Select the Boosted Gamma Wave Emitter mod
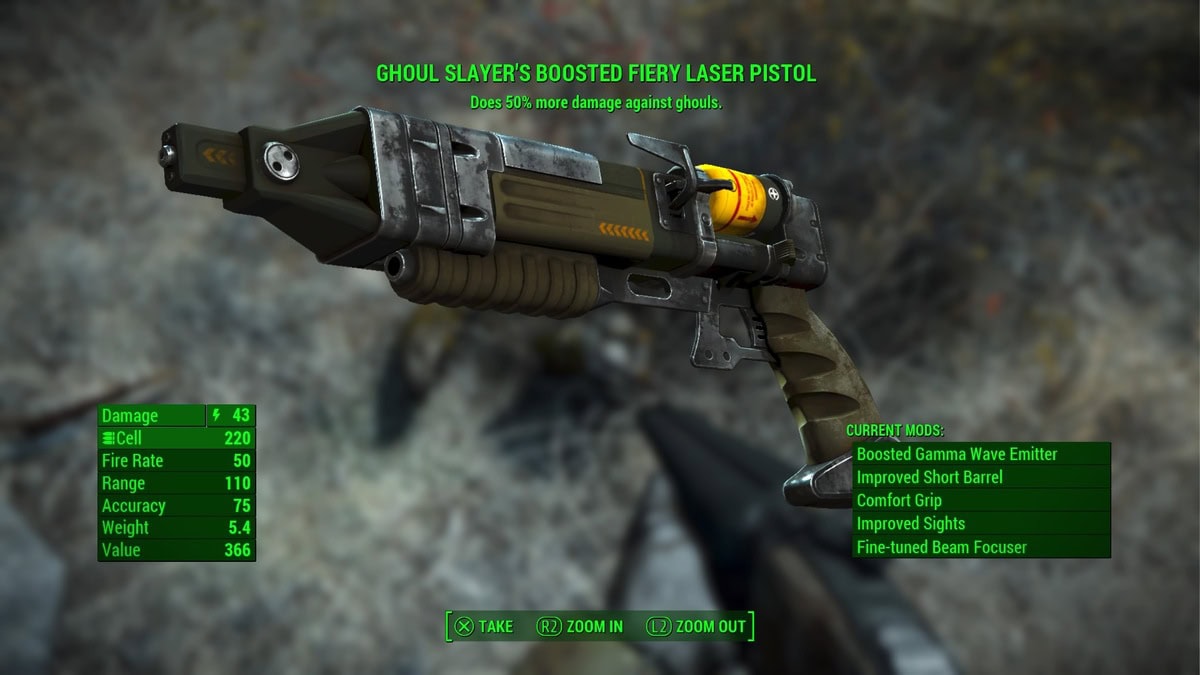This screenshot has height=675, width=1200. 980,454
